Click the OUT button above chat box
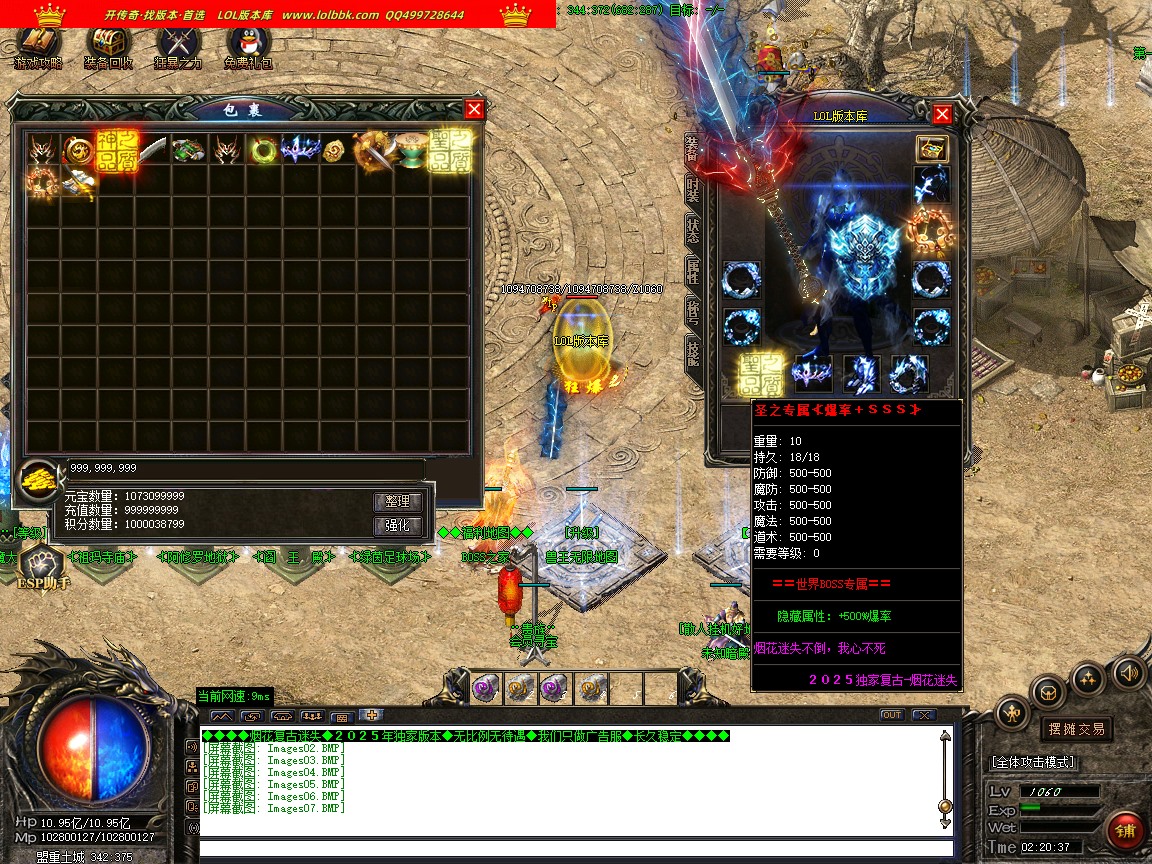Viewport: 1152px width, 864px height. click(x=891, y=715)
